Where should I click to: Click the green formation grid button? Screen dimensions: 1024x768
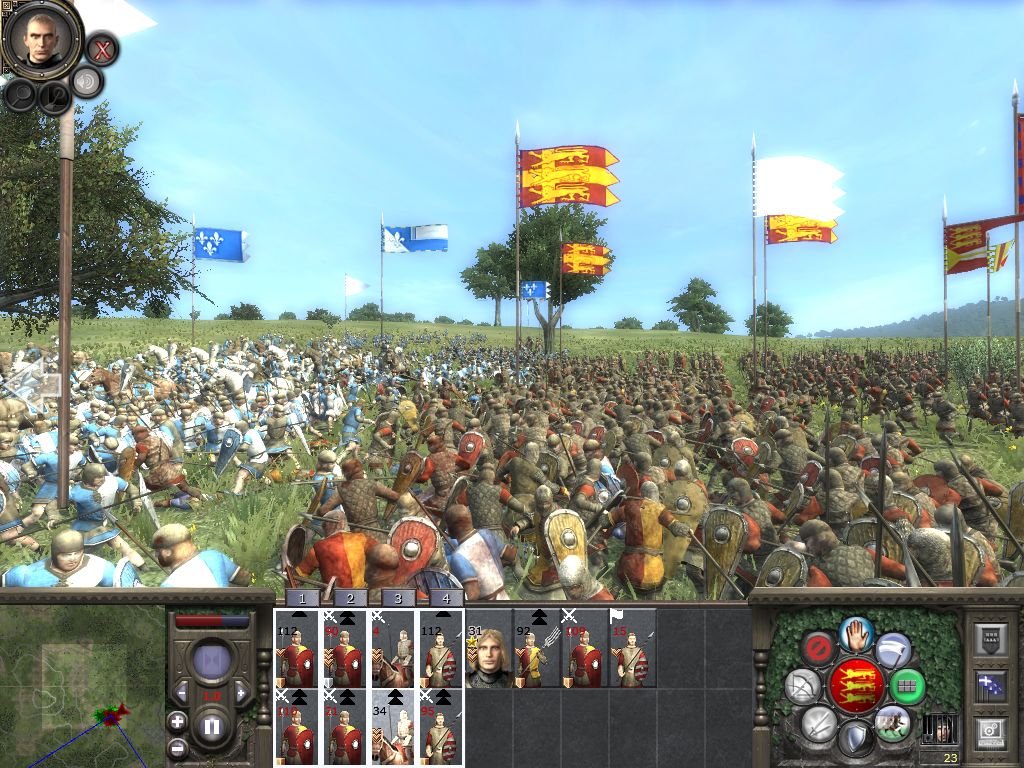906,687
